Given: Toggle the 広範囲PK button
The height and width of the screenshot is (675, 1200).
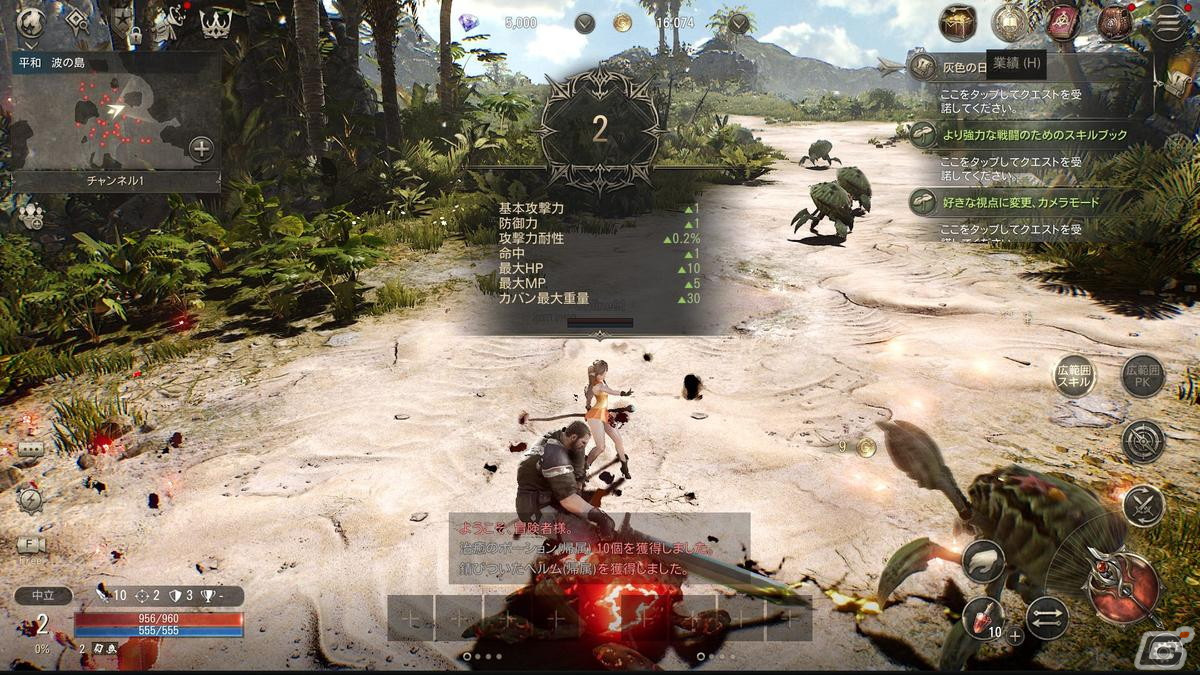Looking at the screenshot, I should click(x=1143, y=376).
